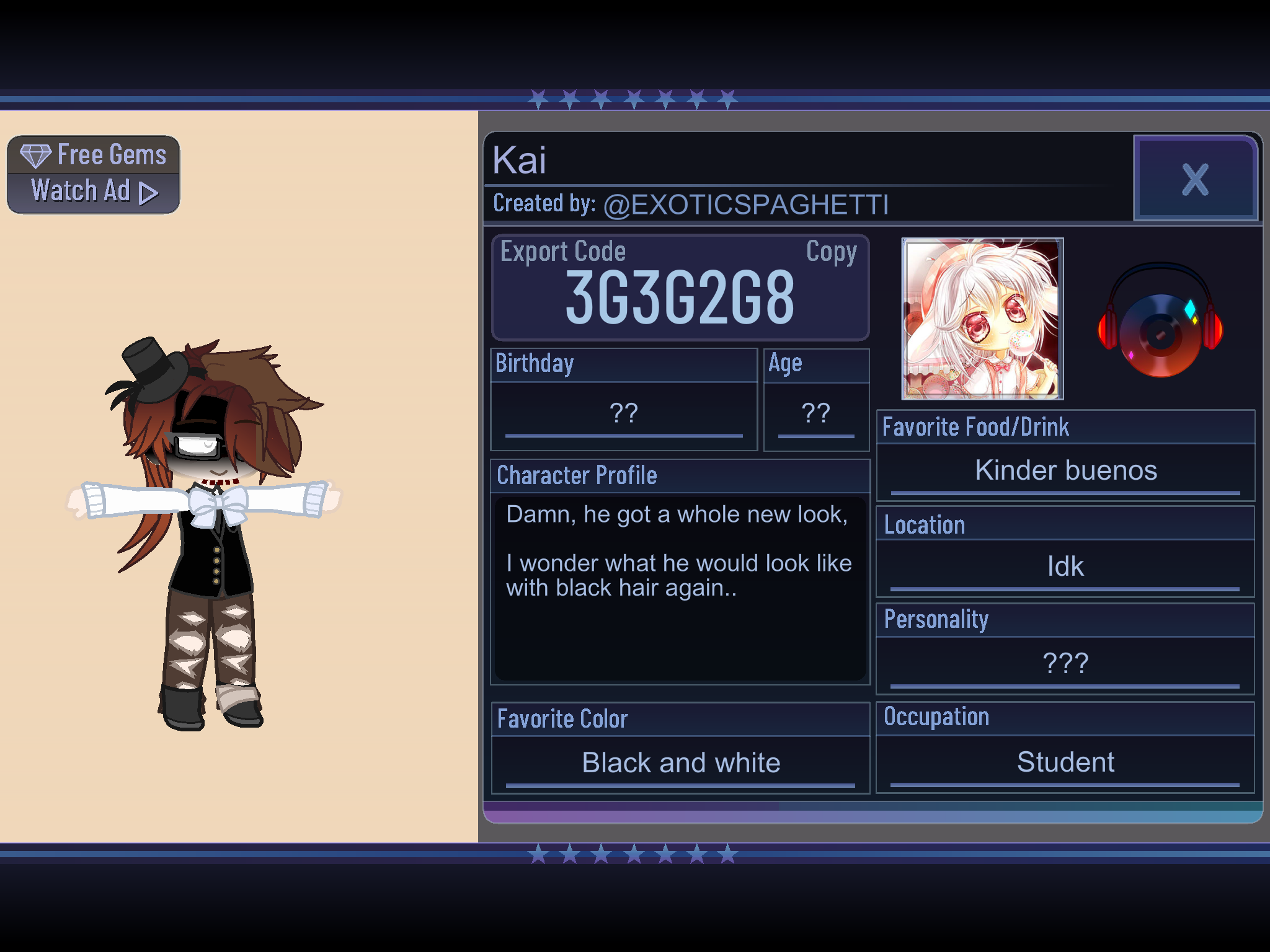Click the creator name @EXOTICSPAGHETTI

point(745,205)
